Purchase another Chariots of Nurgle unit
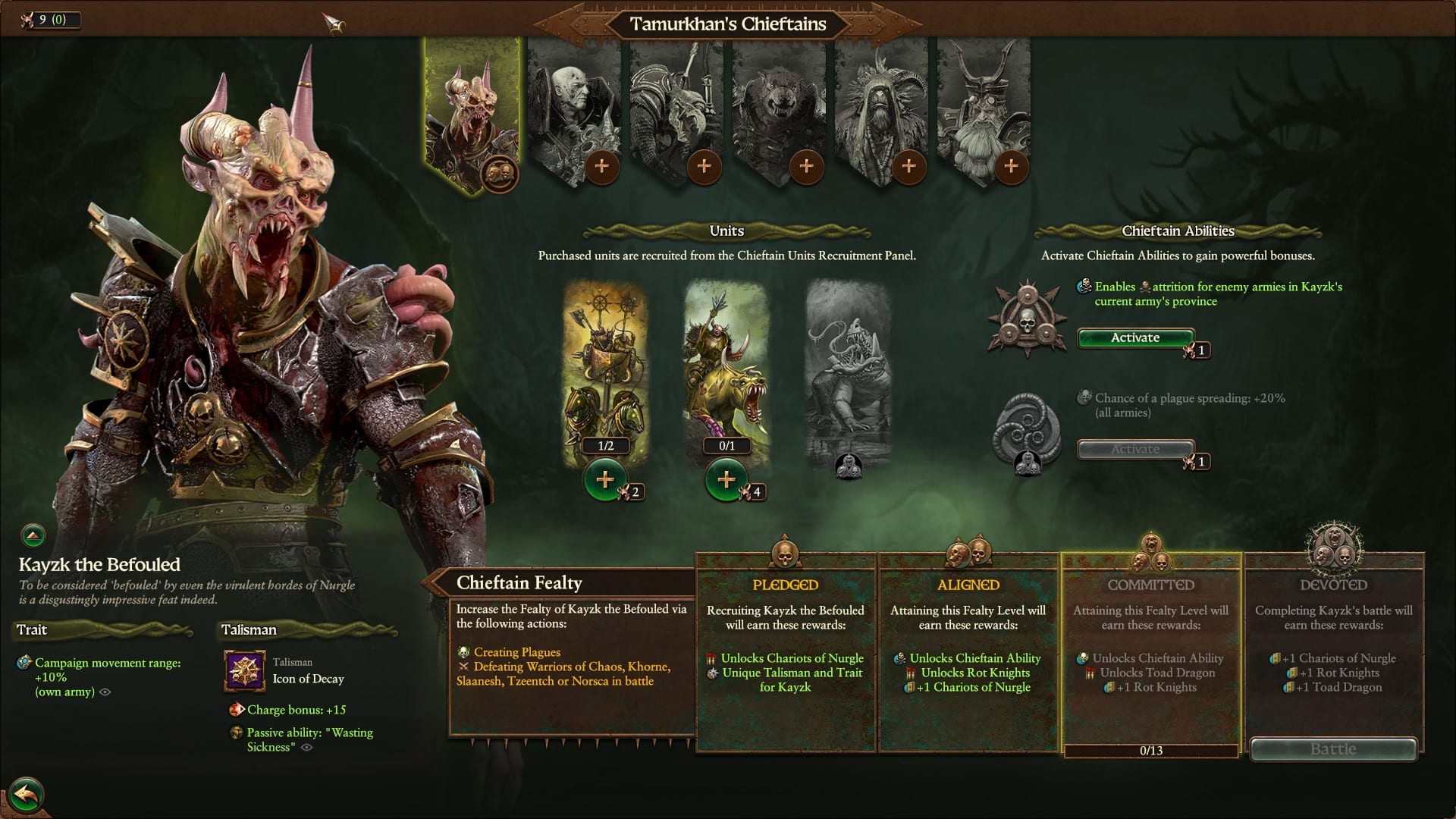 [605, 480]
